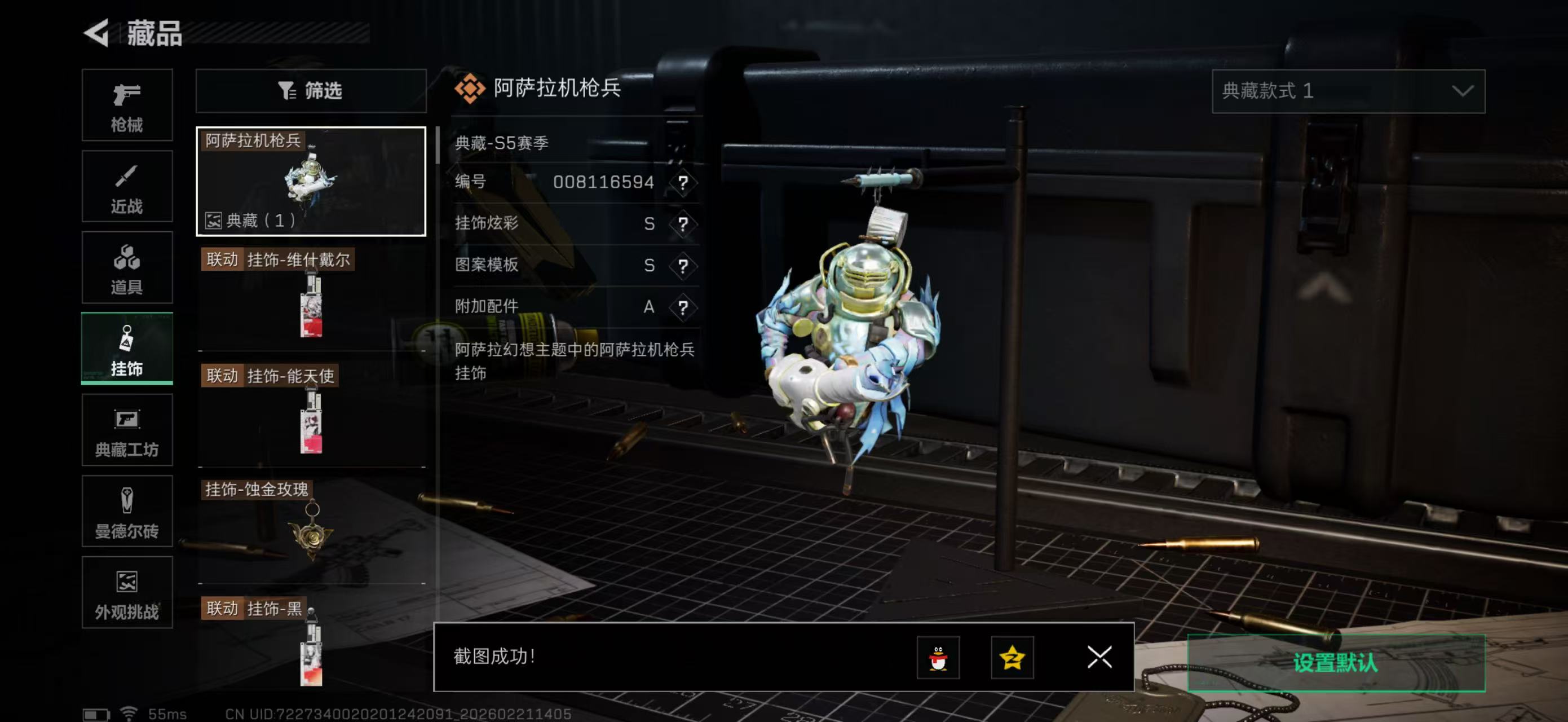Screen dimensions: 1568x722
Task: Select the 枪械 category in the sidebar
Action: [127, 105]
